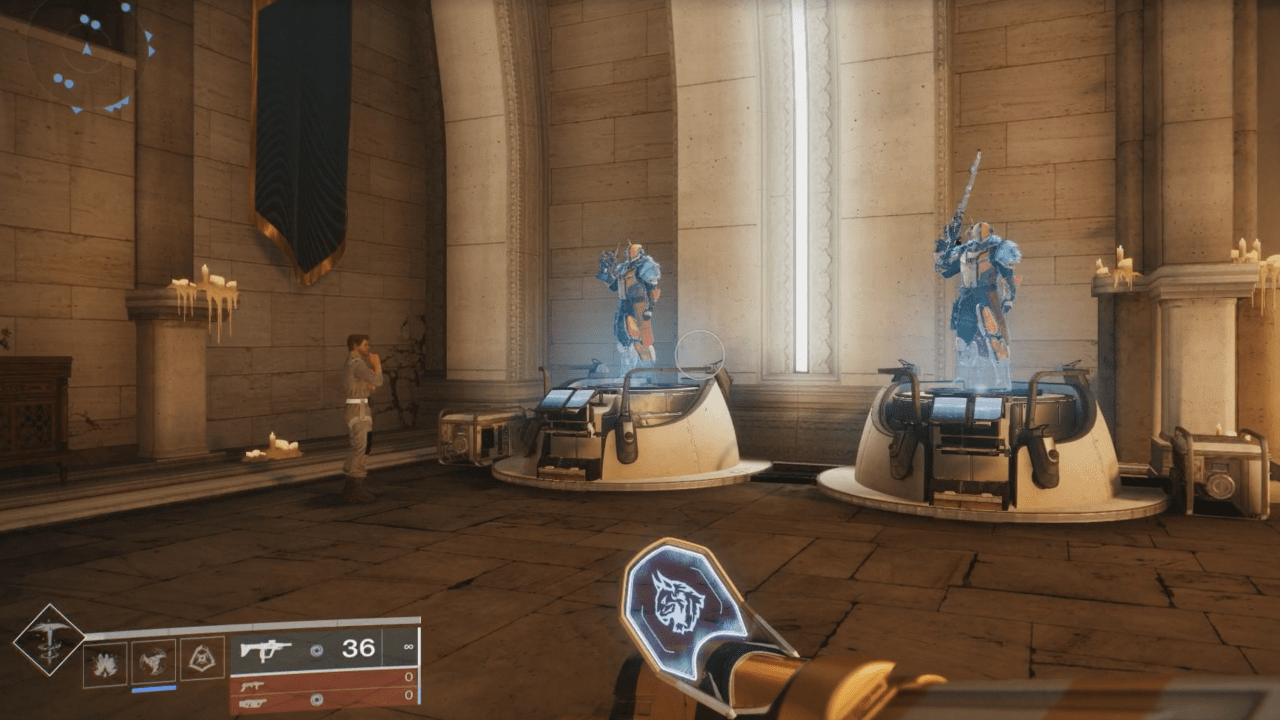Select the heavy weapon slot icon
Viewport: 1280px width, 720px height.
(252, 701)
